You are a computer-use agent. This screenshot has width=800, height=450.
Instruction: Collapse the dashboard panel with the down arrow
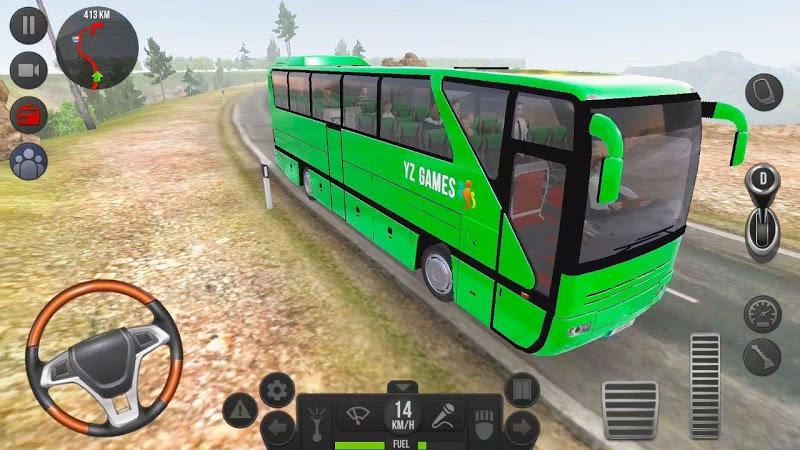point(401,387)
